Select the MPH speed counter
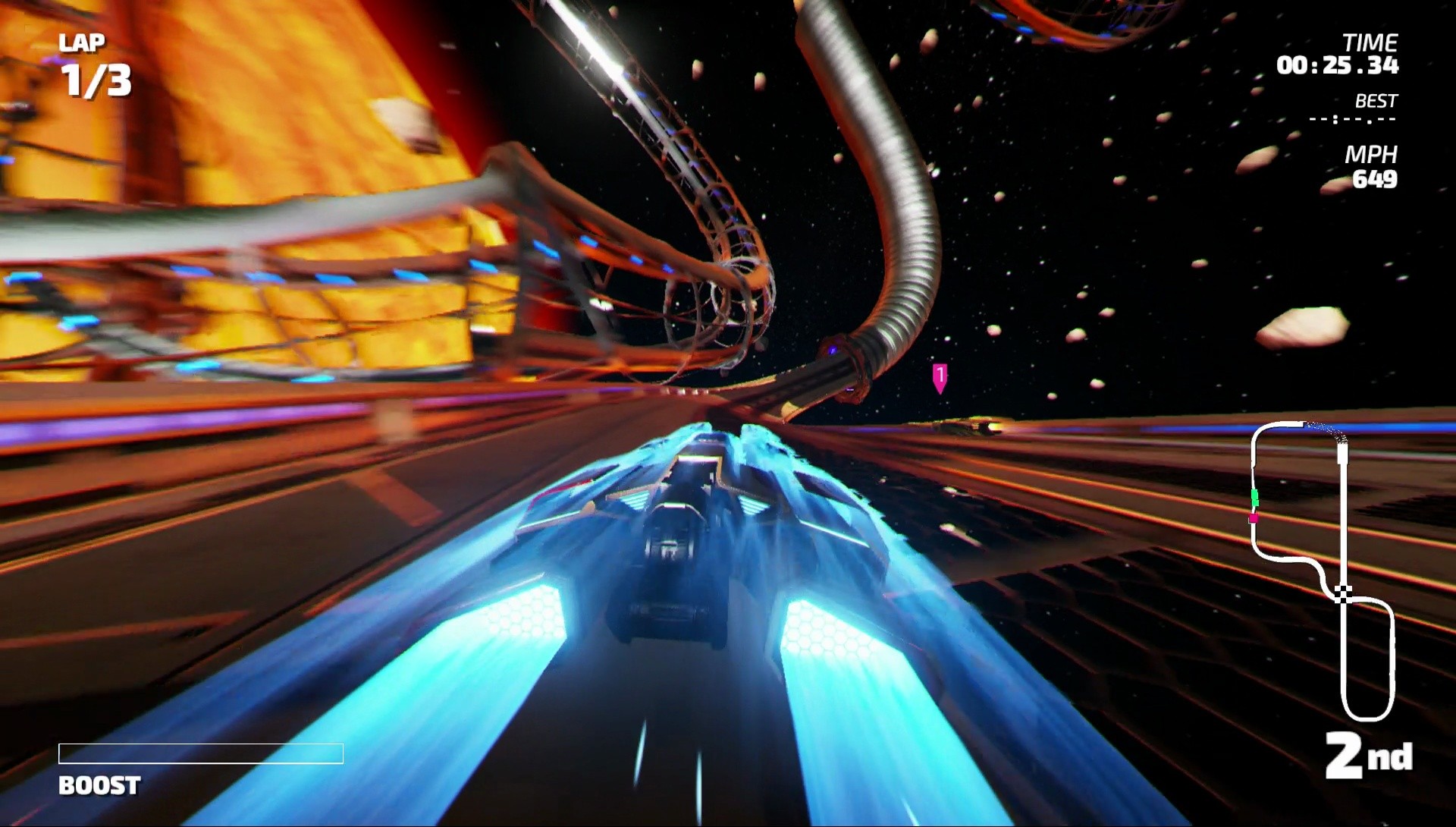1456x827 pixels. coord(1376,180)
